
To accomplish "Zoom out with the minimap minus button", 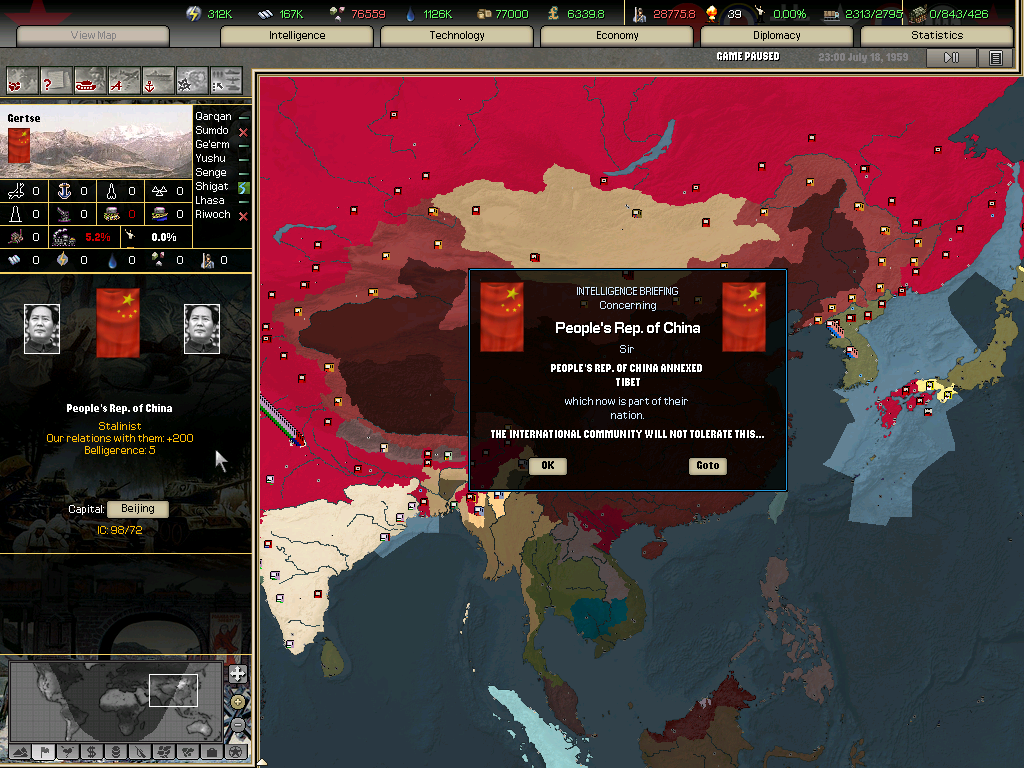I will click(237, 725).
